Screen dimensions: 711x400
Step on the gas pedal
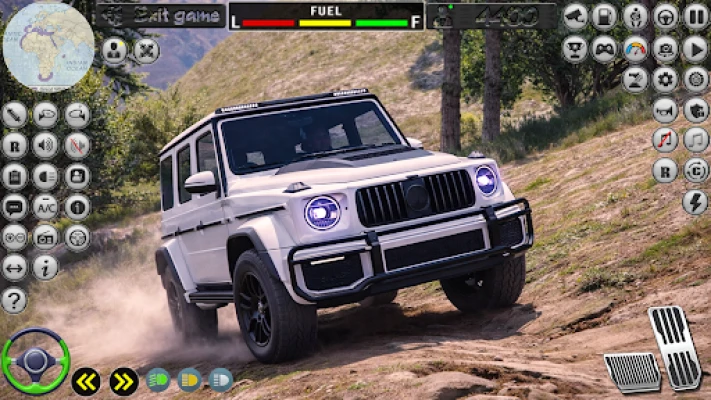[x=674, y=346]
